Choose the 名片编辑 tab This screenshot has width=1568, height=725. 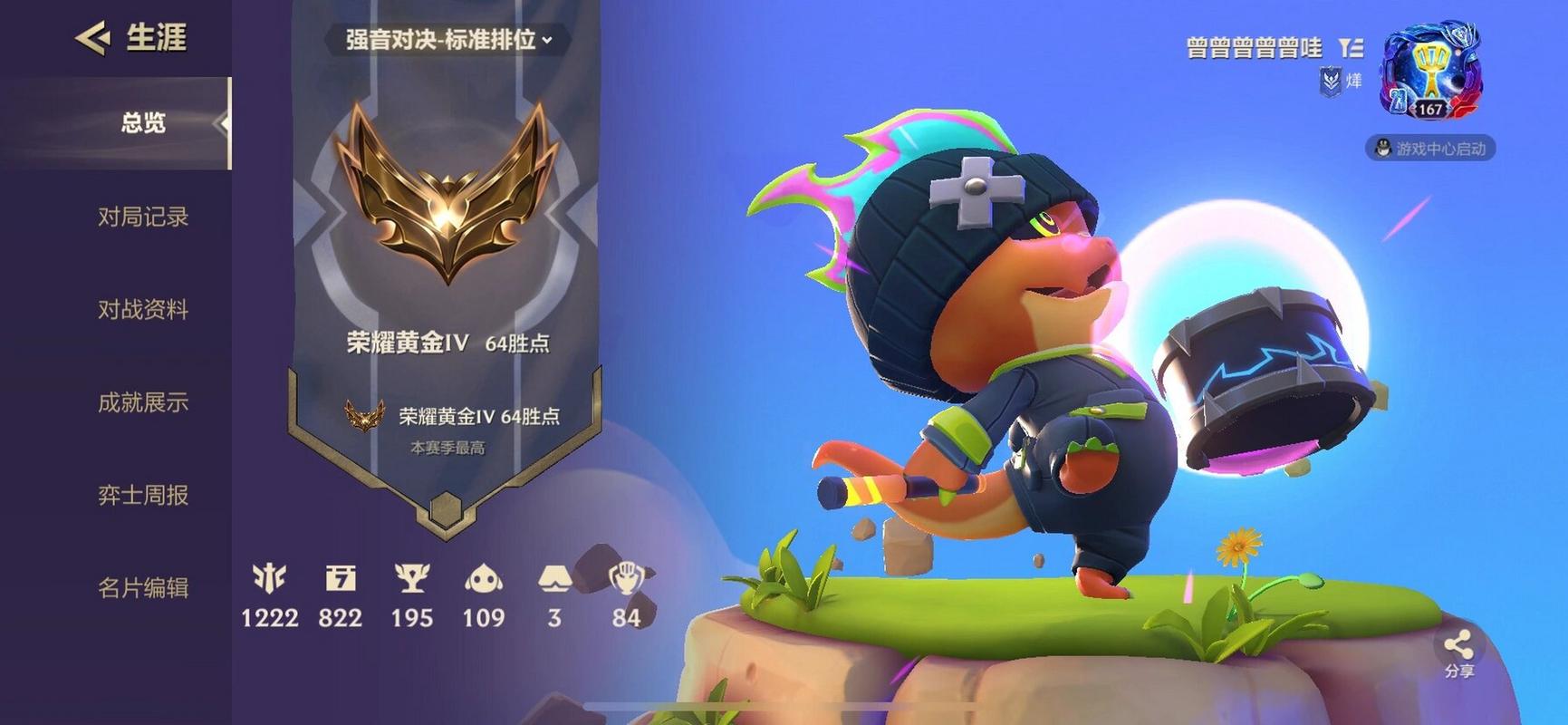tap(143, 588)
